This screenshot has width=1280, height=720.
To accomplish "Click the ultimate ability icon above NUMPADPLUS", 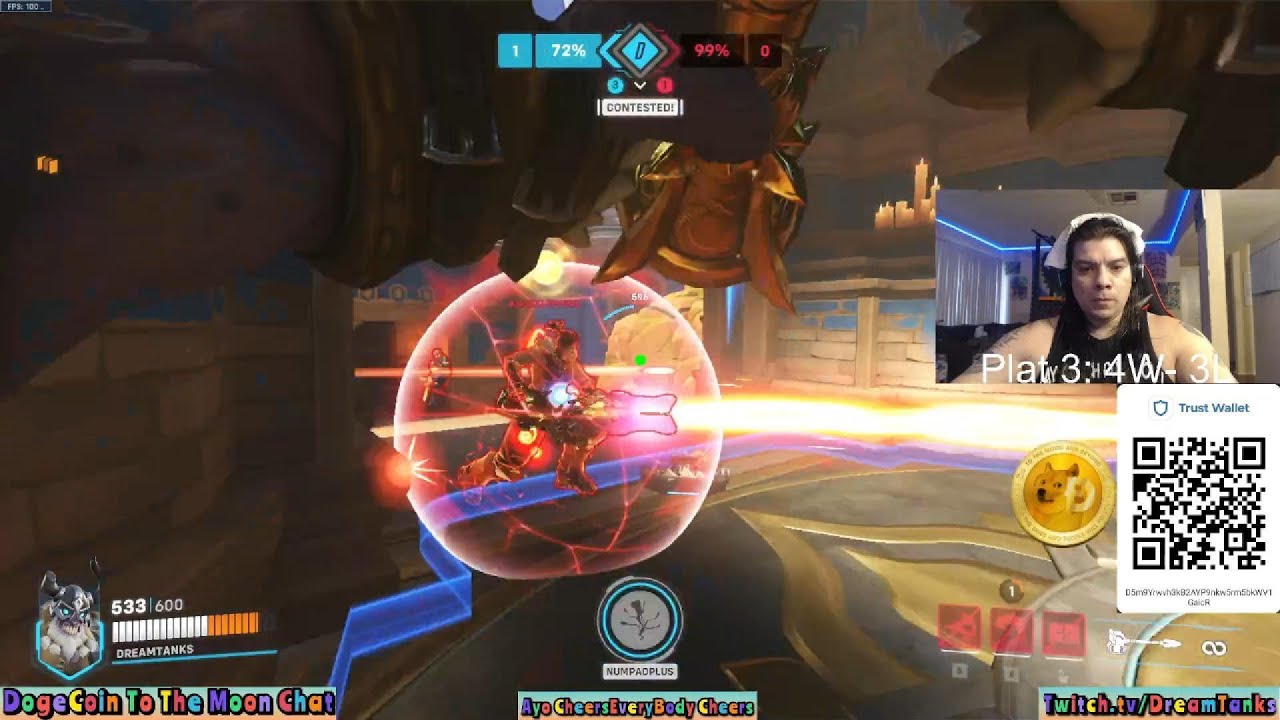I will pyautogui.click(x=639, y=620).
